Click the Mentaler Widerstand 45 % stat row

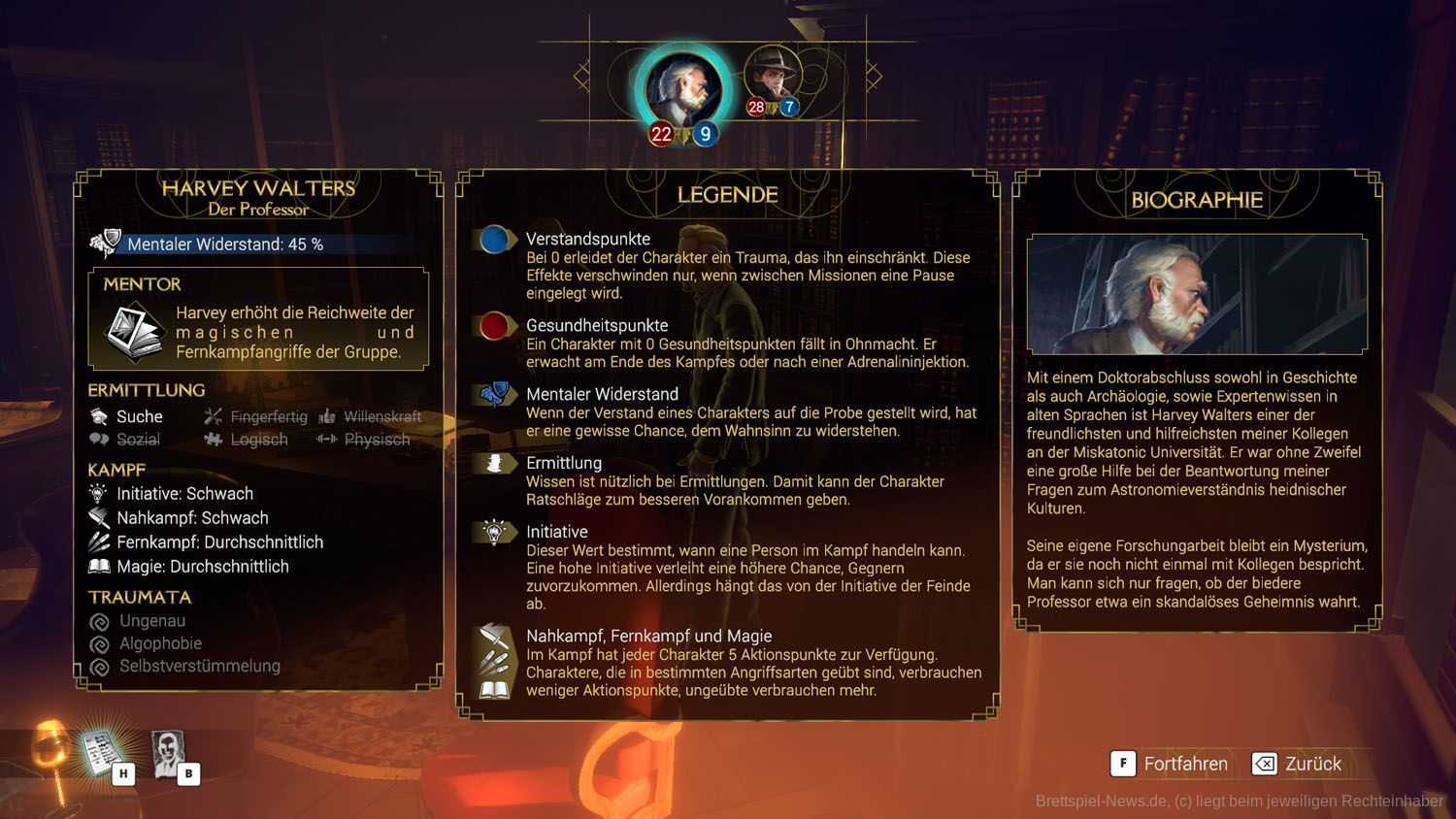click(x=225, y=245)
